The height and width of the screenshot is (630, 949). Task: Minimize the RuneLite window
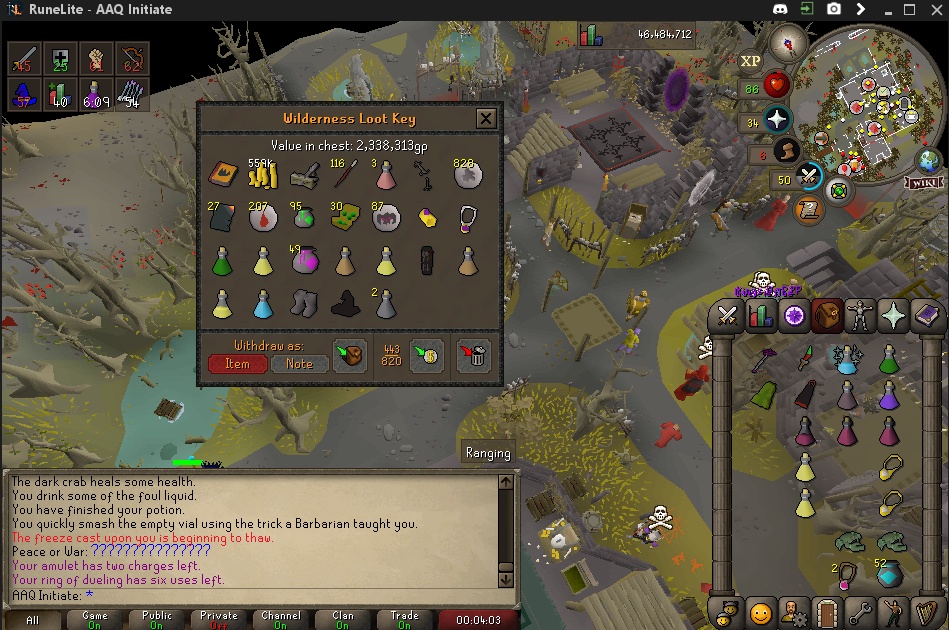(x=883, y=10)
